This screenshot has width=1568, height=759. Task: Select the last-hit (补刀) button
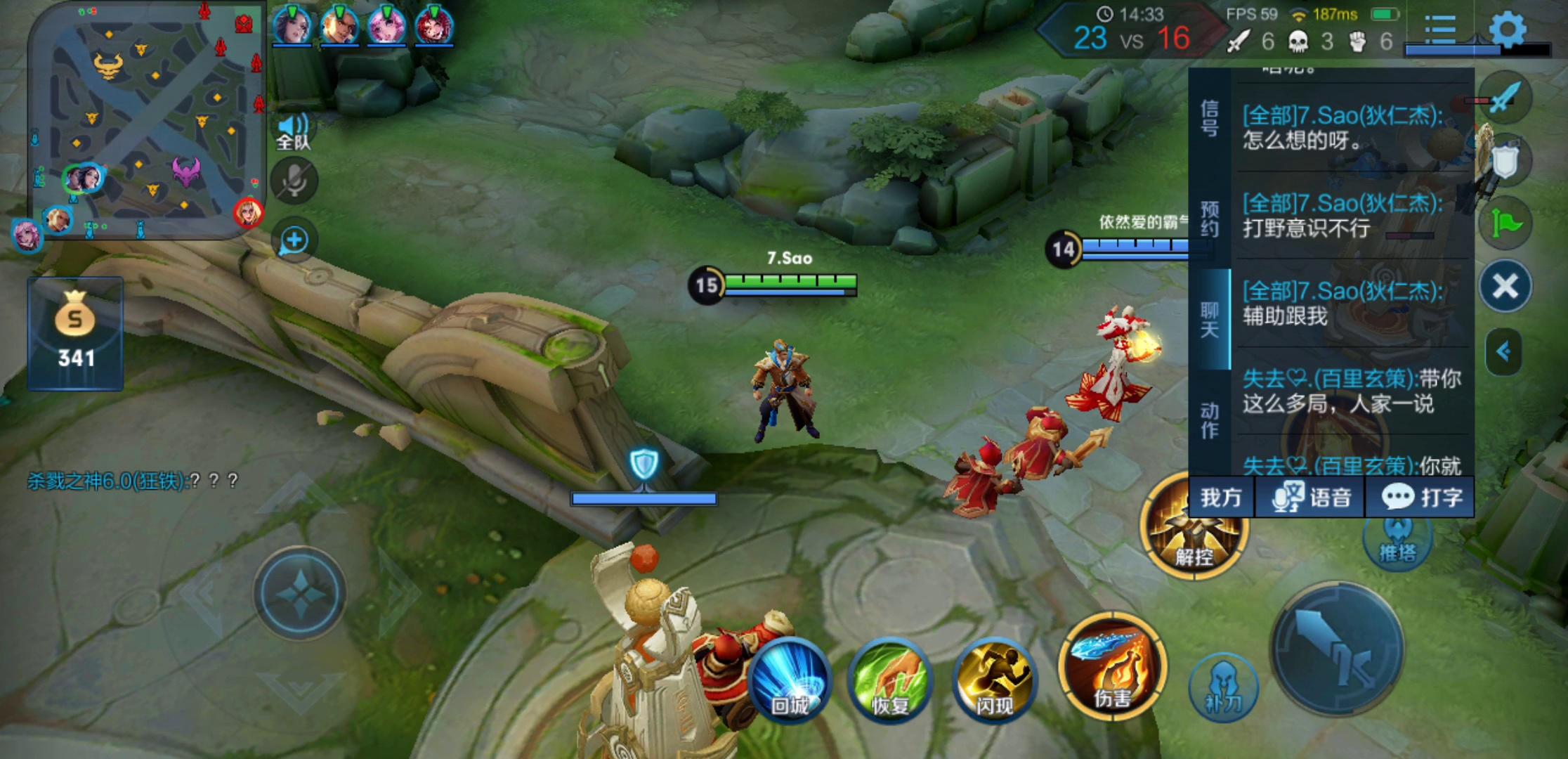pos(1223,687)
